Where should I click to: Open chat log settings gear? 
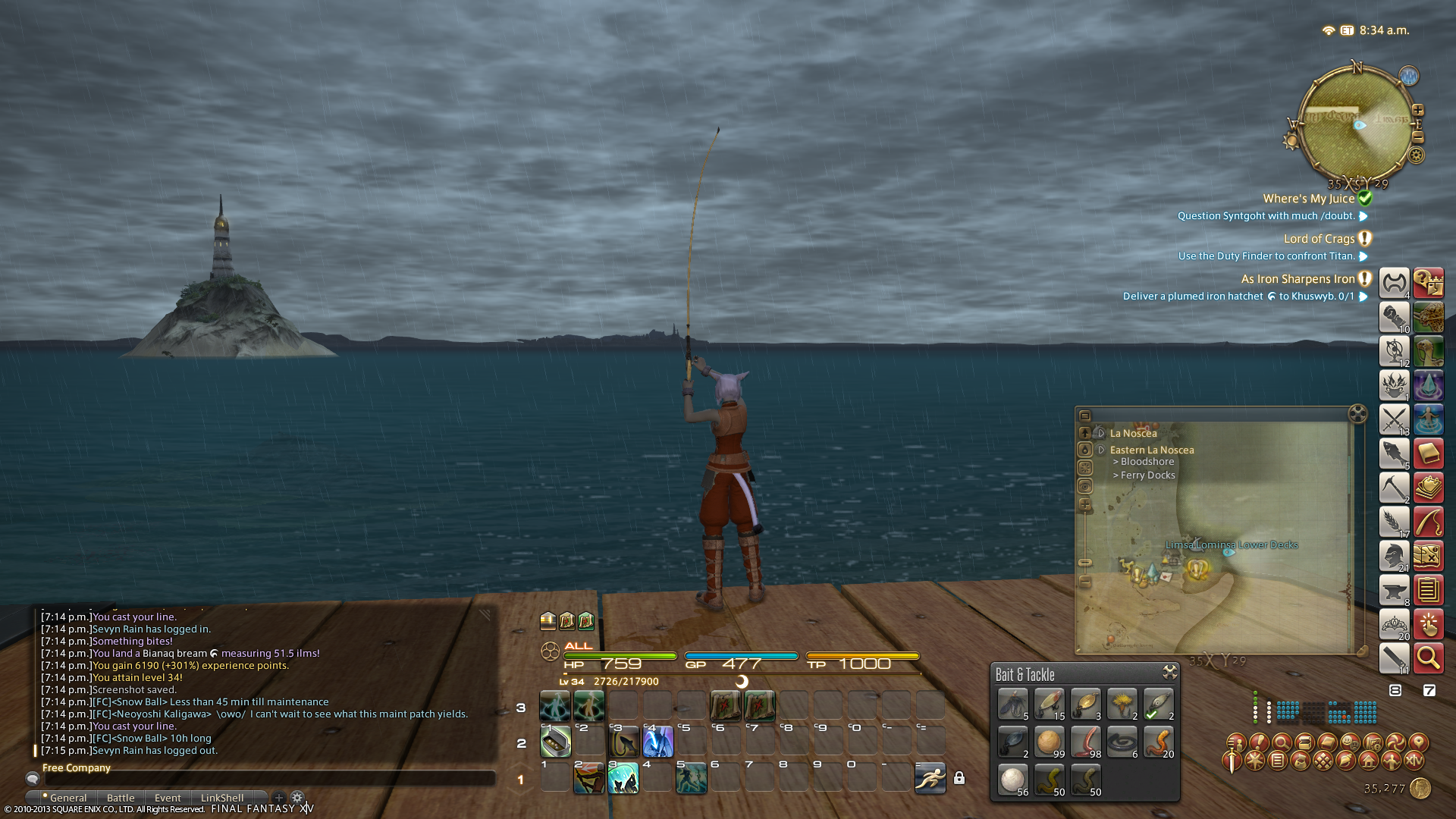pyautogui.click(x=297, y=798)
